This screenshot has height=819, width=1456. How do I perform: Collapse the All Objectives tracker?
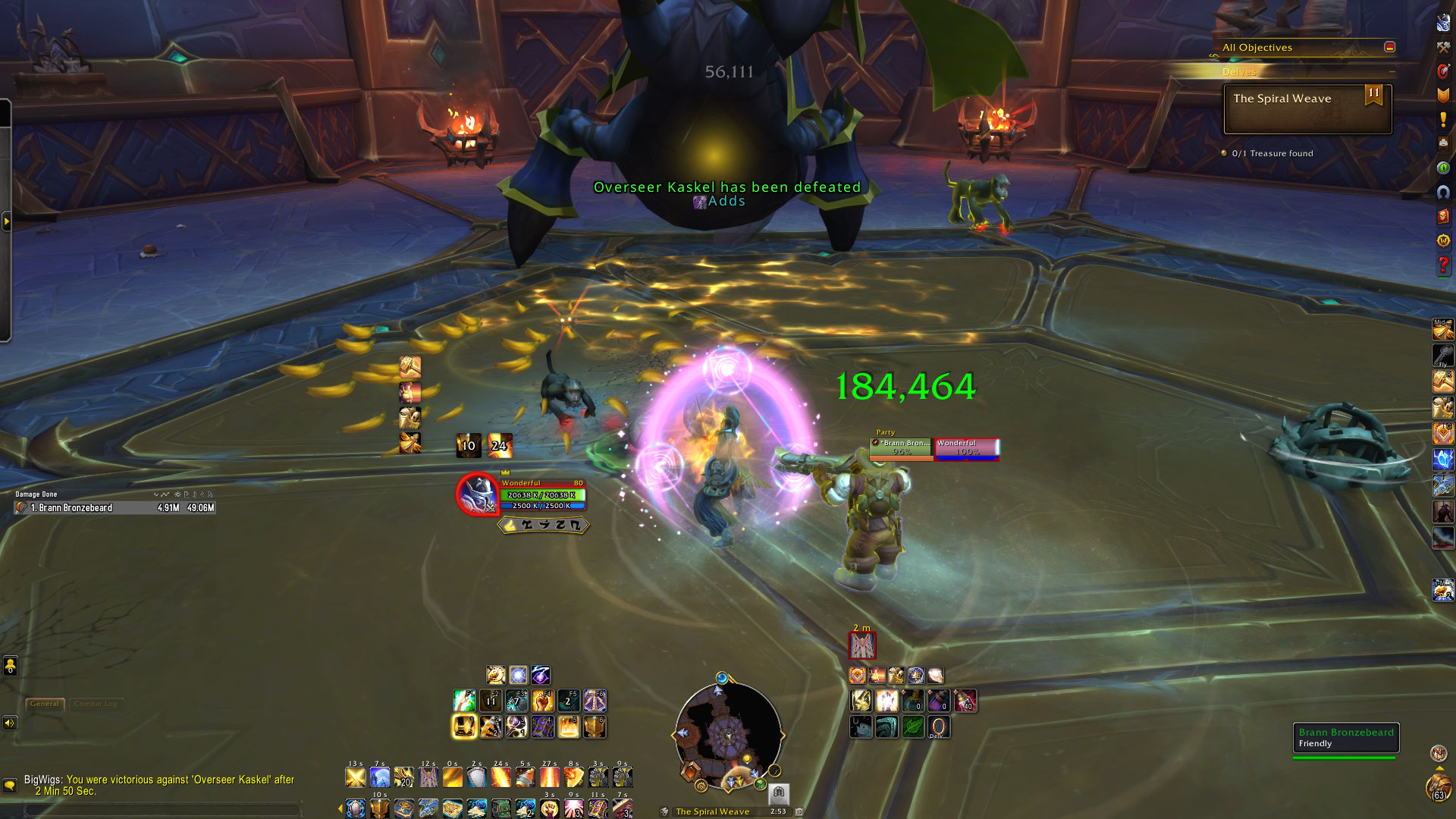[1389, 47]
